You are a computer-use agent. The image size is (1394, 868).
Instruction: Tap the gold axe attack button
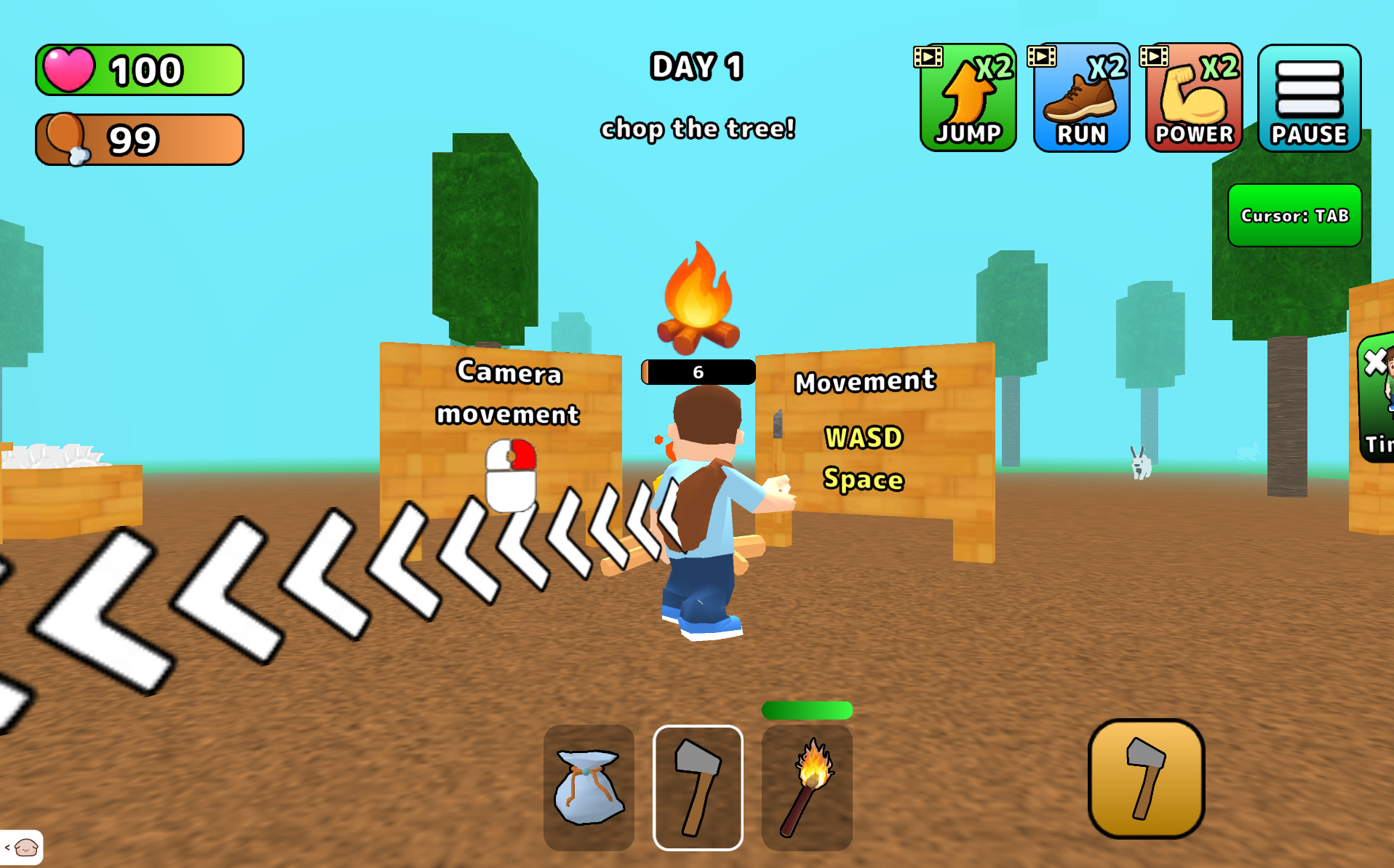[x=1146, y=779]
